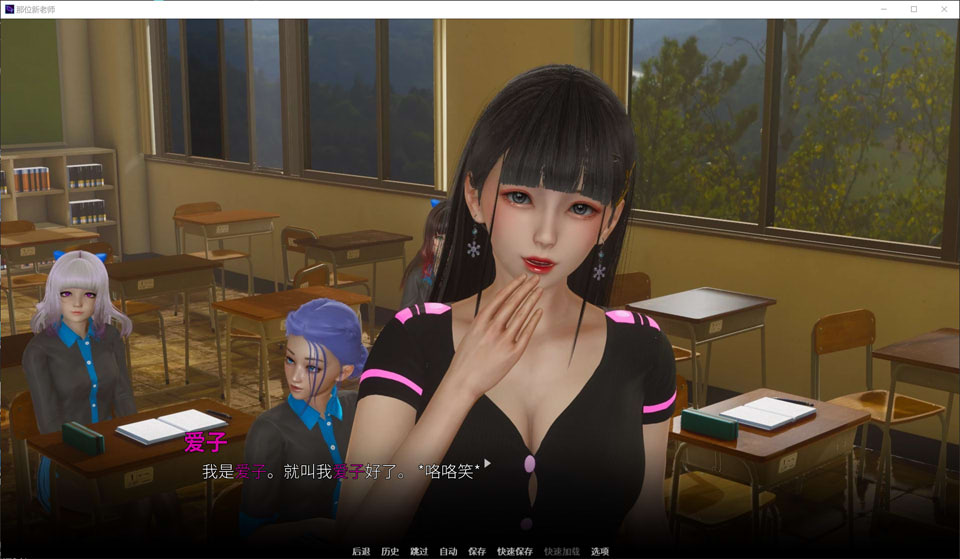Open the 历史 dialogue history
This screenshot has width=960, height=559.
pos(390,551)
